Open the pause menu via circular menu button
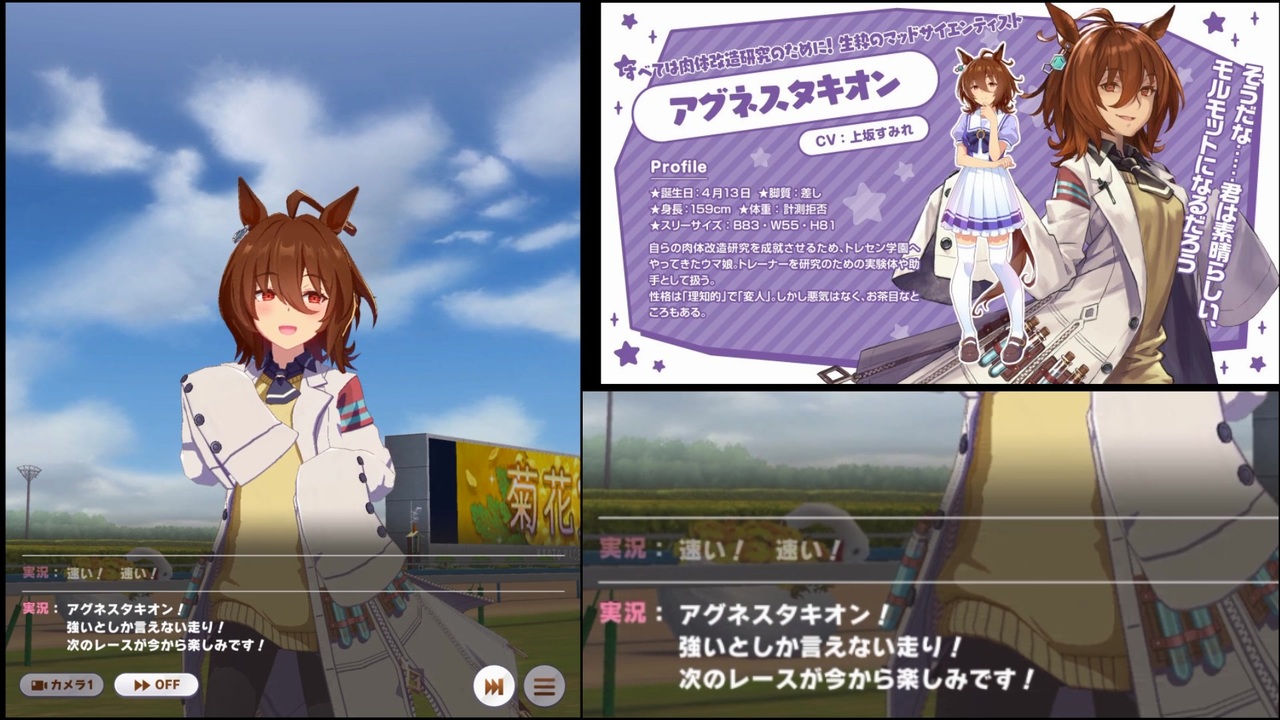 pyautogui.click(x=543, y=687)
